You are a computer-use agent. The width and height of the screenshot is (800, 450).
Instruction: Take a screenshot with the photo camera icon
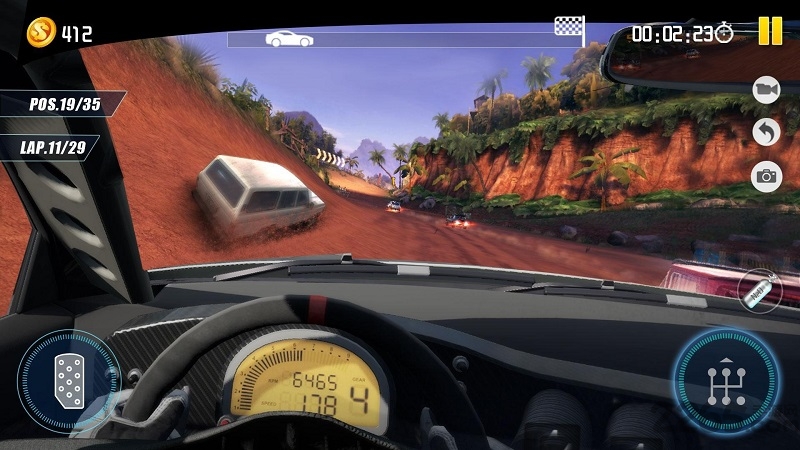click(767, 177)
